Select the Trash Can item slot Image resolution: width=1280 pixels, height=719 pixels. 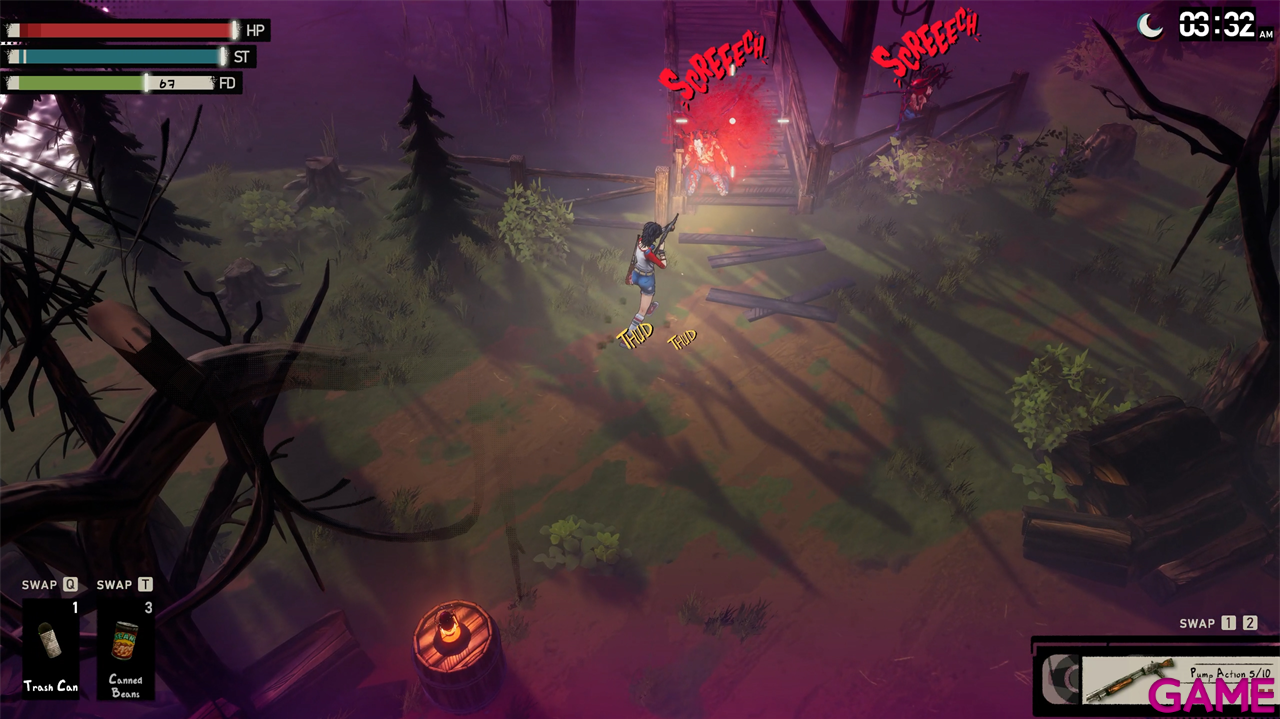pyautogui.click(x=51, y=648)
